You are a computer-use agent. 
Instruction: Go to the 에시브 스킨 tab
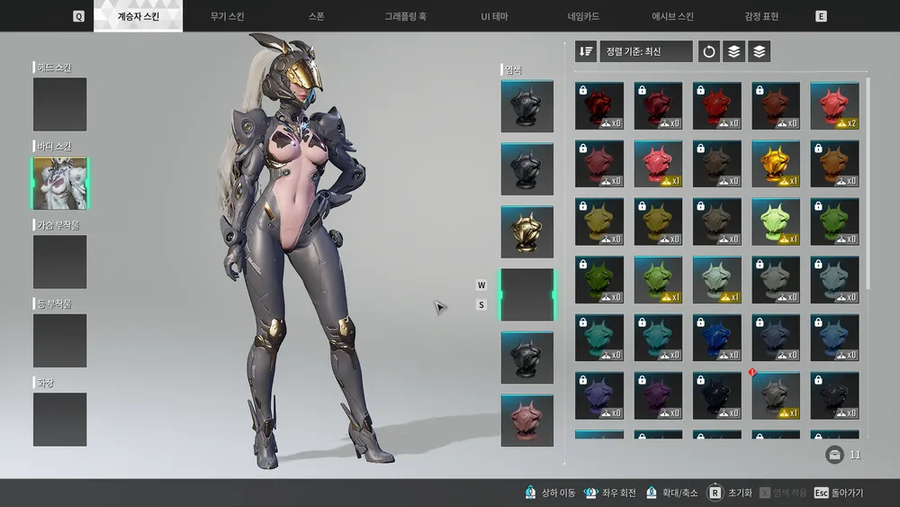[x=673, y=16]
